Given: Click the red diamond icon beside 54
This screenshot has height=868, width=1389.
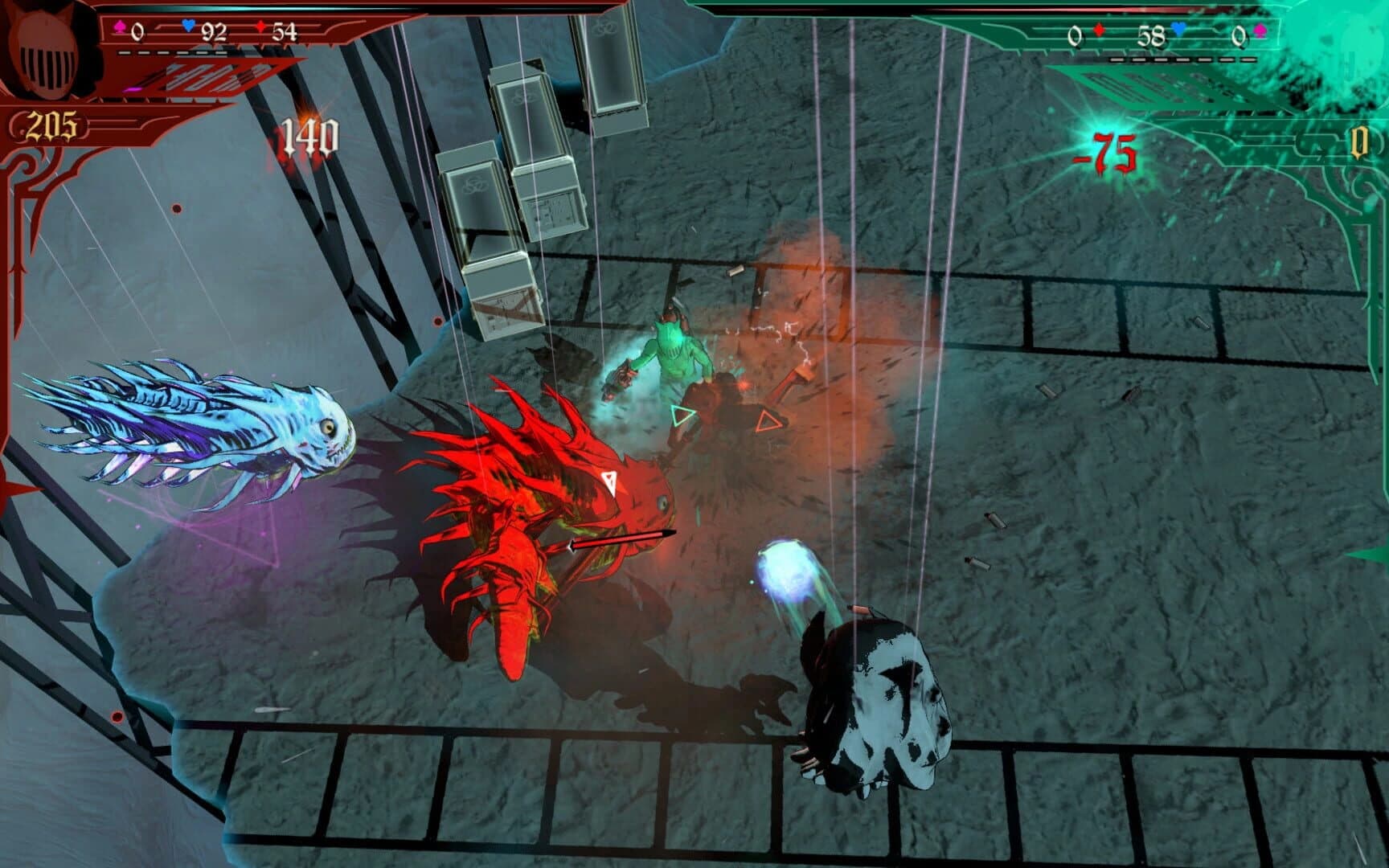Looking at the screenshot, I should (259, 27).
